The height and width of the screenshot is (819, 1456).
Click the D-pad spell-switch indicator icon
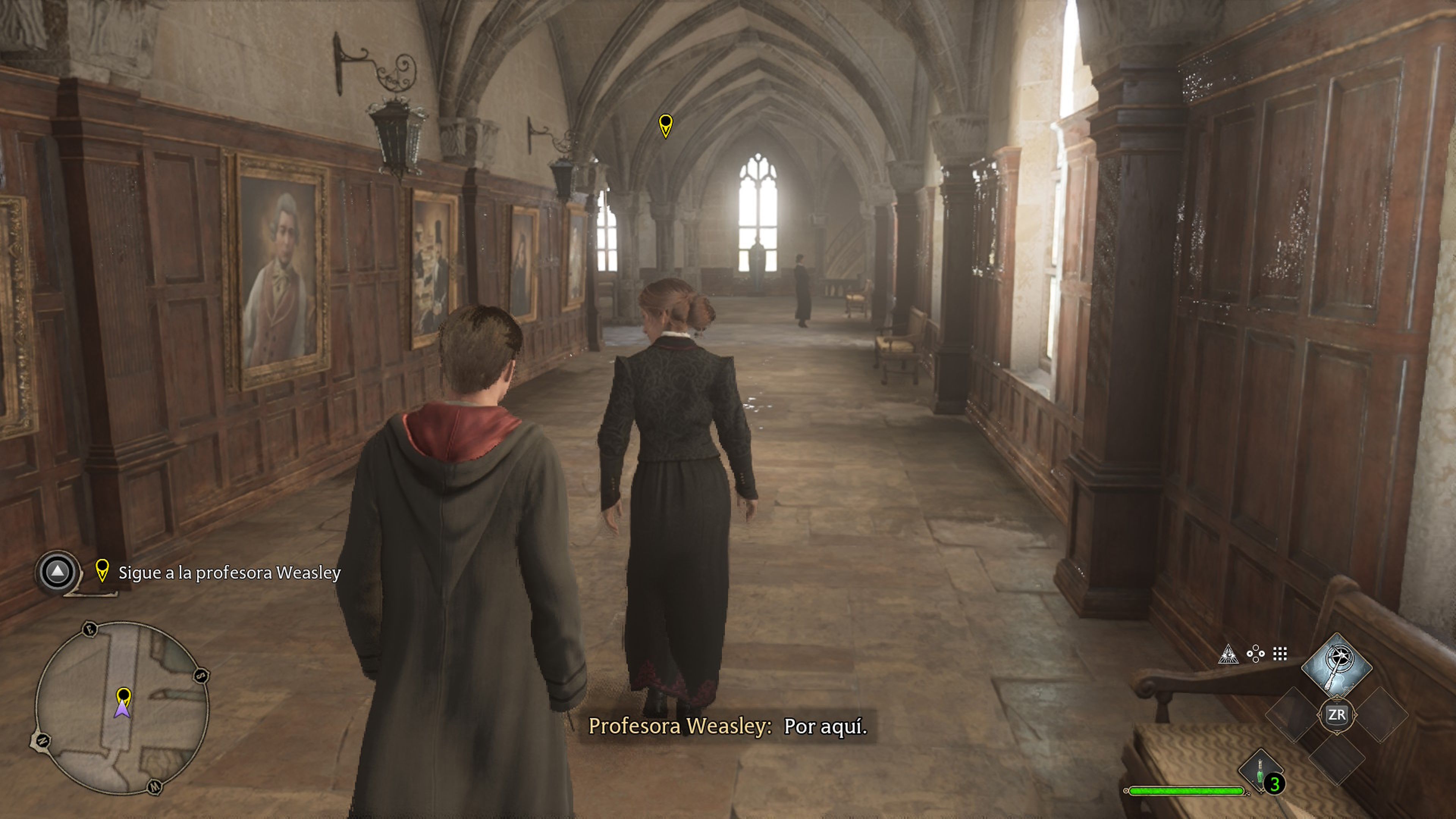[1256, 653]
